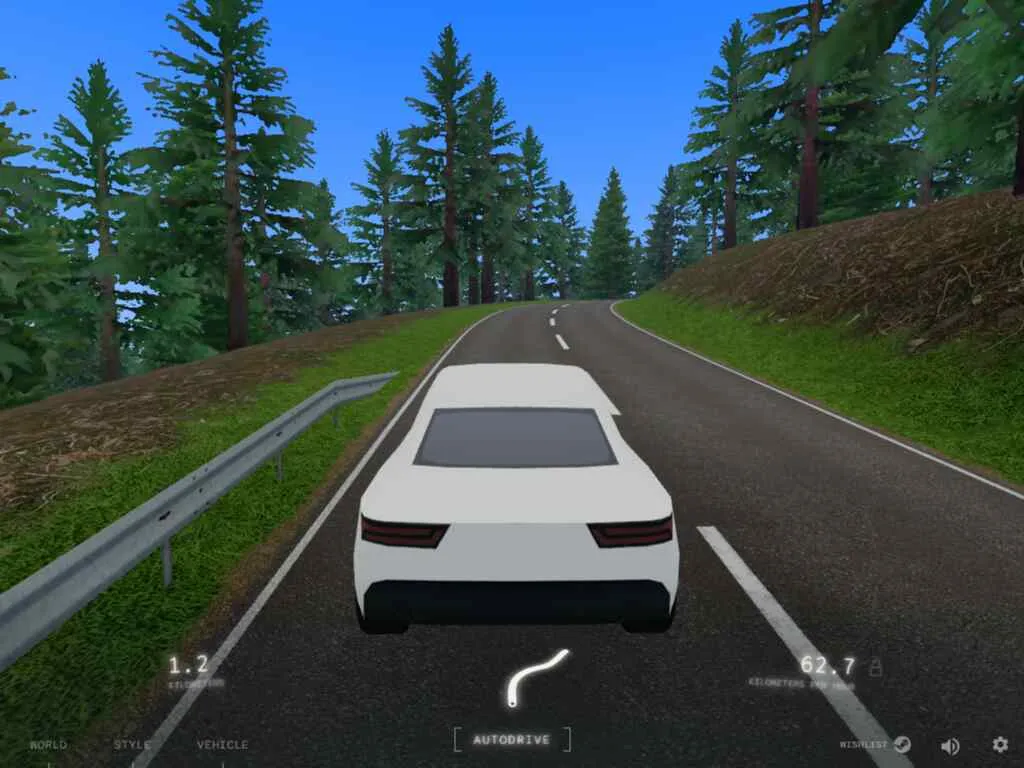This screenshot has width=1024, height=768.
Task: Open the Vehicle selection menu
Action: click(222, 745)
